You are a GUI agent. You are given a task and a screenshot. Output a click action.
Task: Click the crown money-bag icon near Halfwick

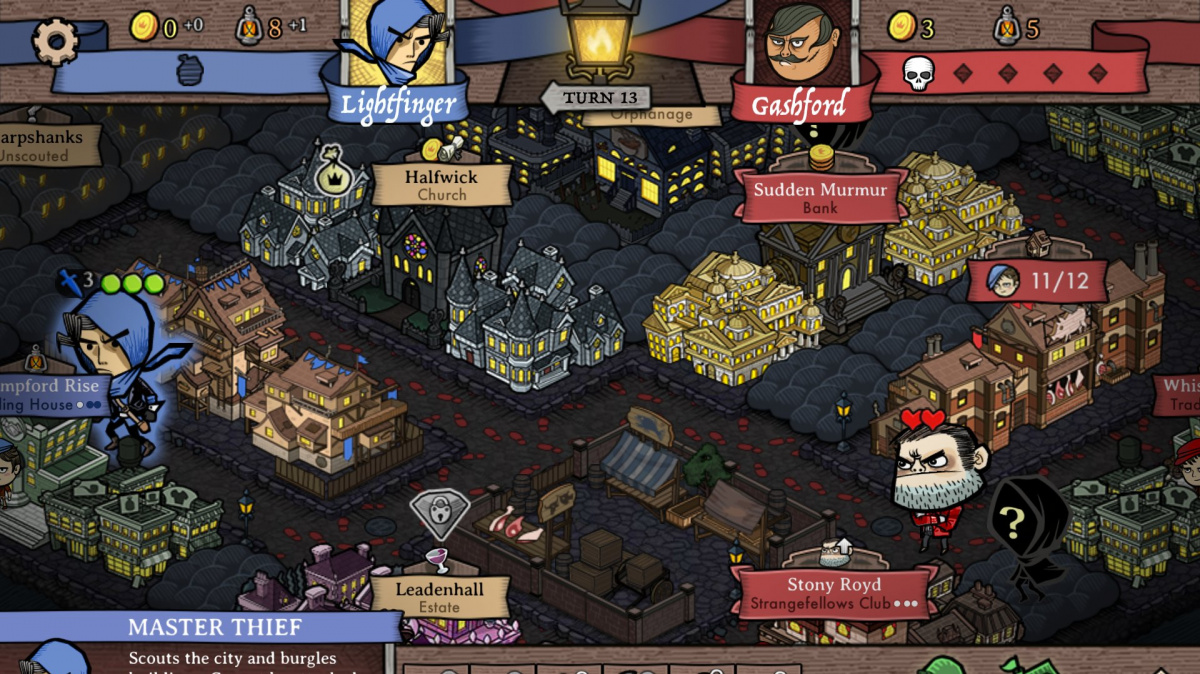coord(329,172)
